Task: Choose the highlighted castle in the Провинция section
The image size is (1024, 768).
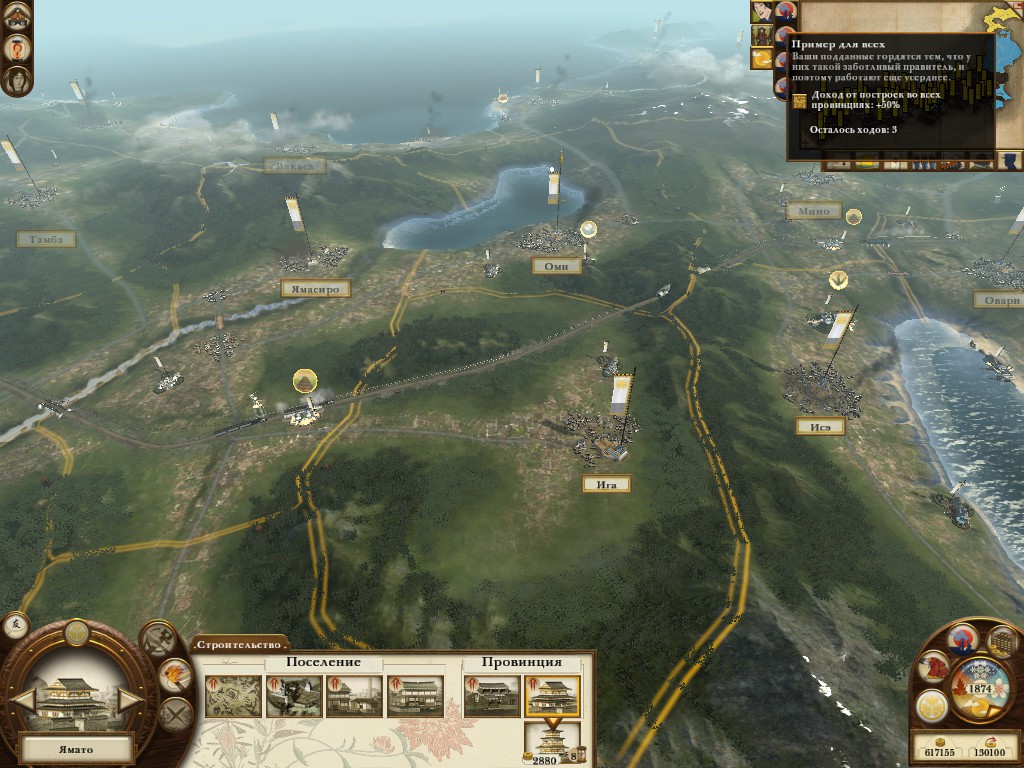Action: [551, 696]
